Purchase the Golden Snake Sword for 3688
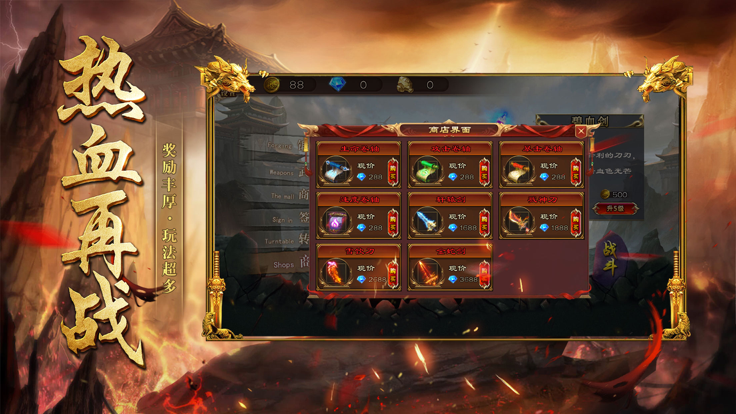Screen dimensions: 736x414 tap(484, 273)
